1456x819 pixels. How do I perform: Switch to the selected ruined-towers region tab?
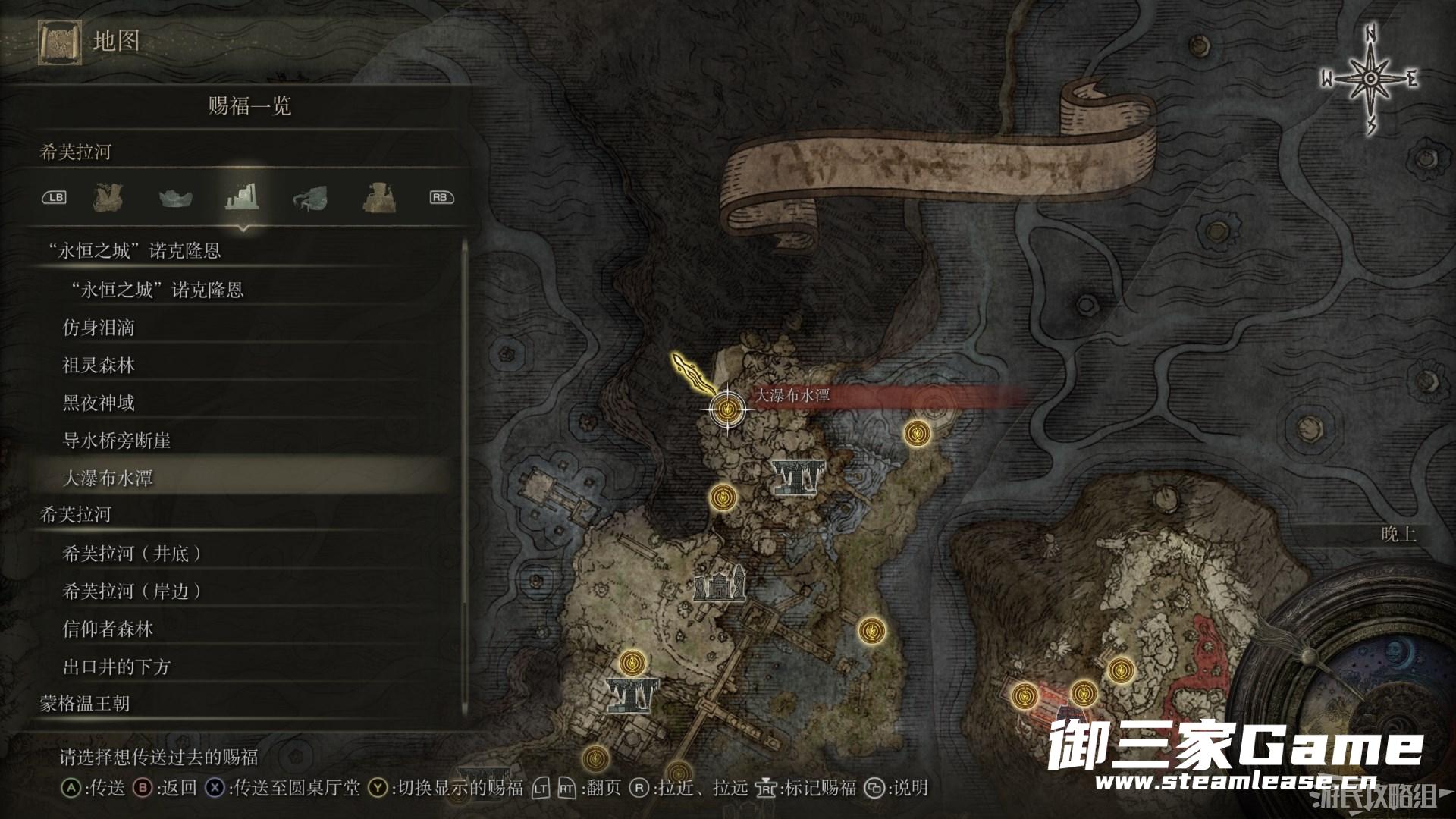coord(243,198)
